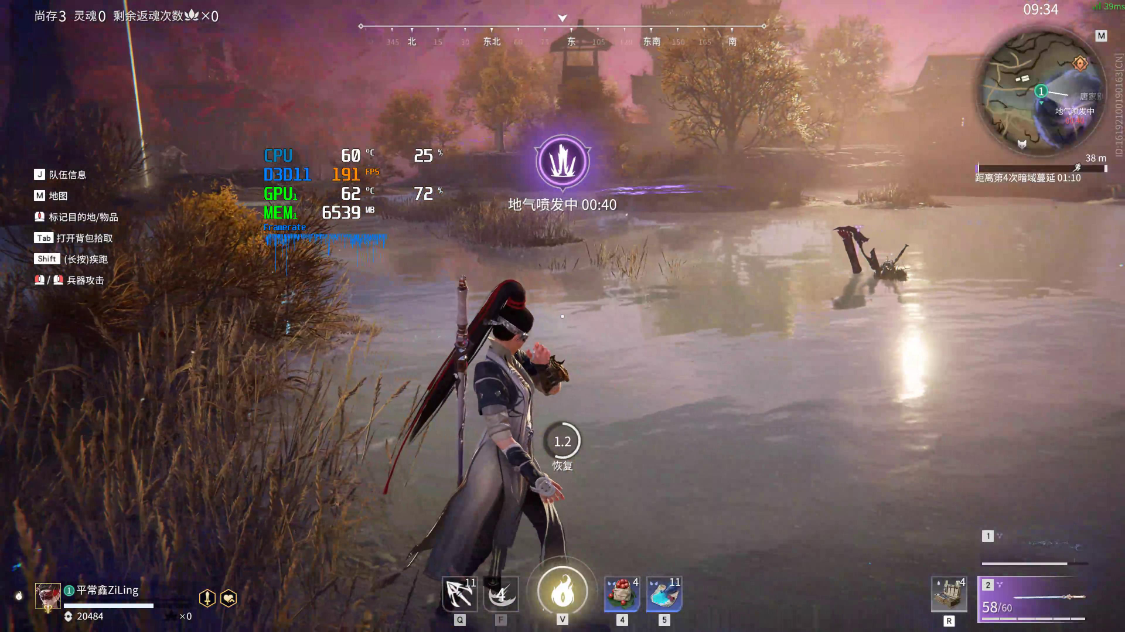The width and height of the screenshot is (1125, 632).
Task: Select the grappling hook skill slot
Action: click(460, 594)
